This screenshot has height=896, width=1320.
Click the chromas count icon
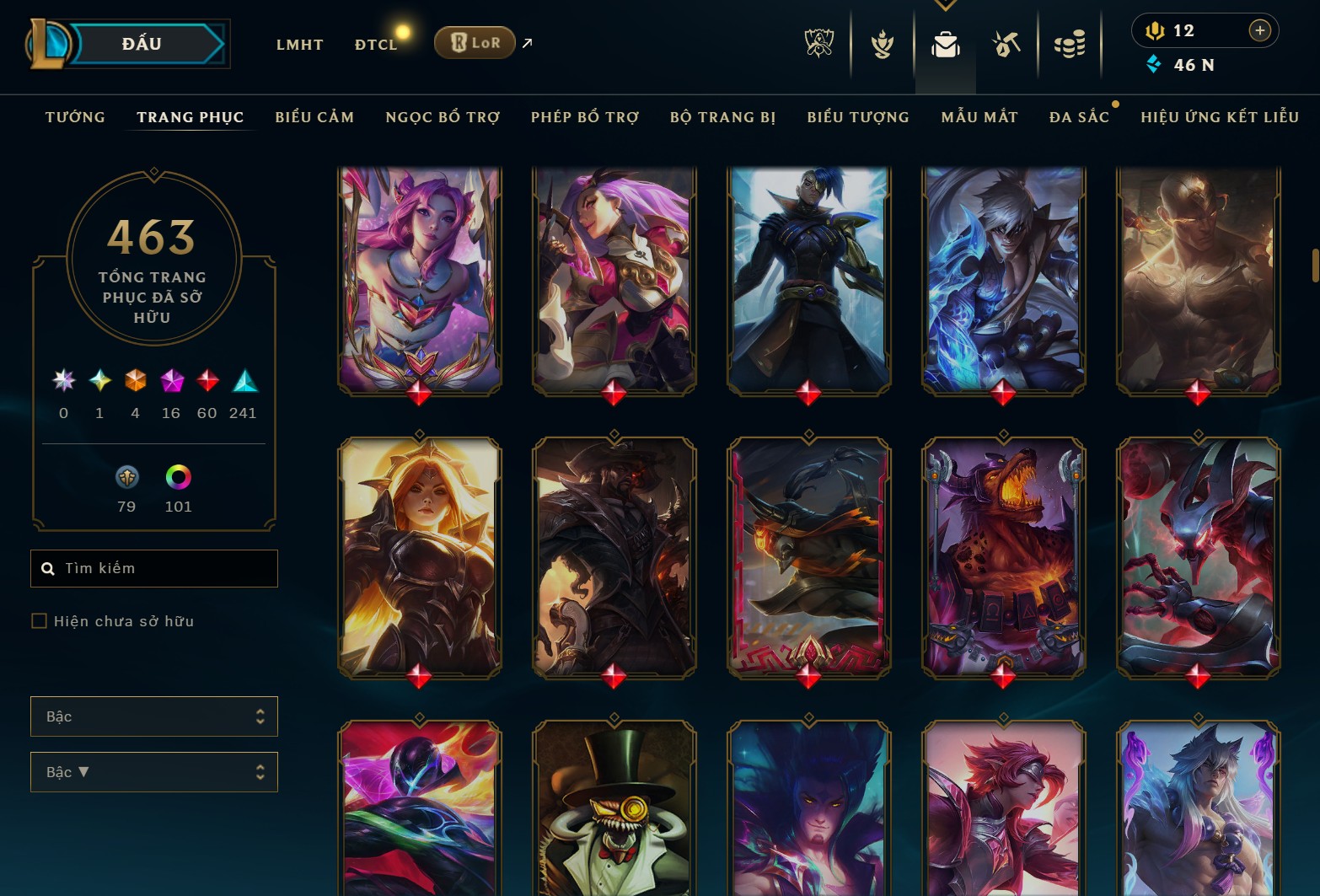(178, 479)
